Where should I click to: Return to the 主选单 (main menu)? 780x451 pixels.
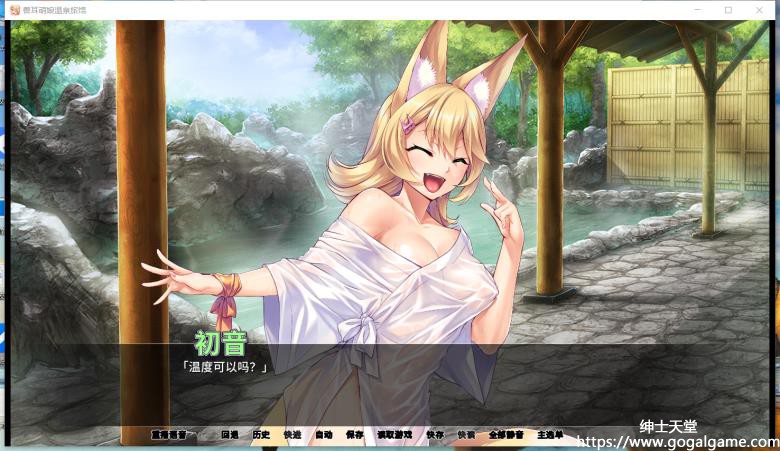pos(550,435)
